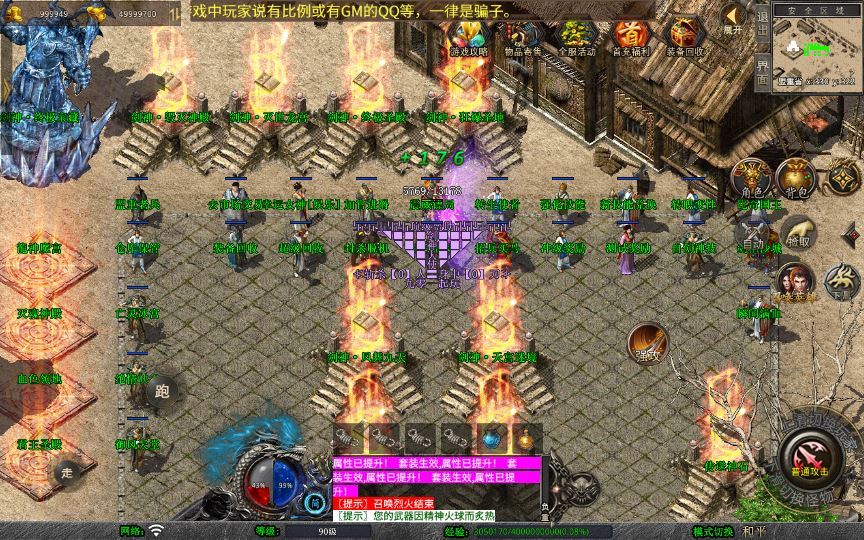Open the 首充福利 first-recharge bonus
This screenshot has width=864, height=540.
pos(630,38)
